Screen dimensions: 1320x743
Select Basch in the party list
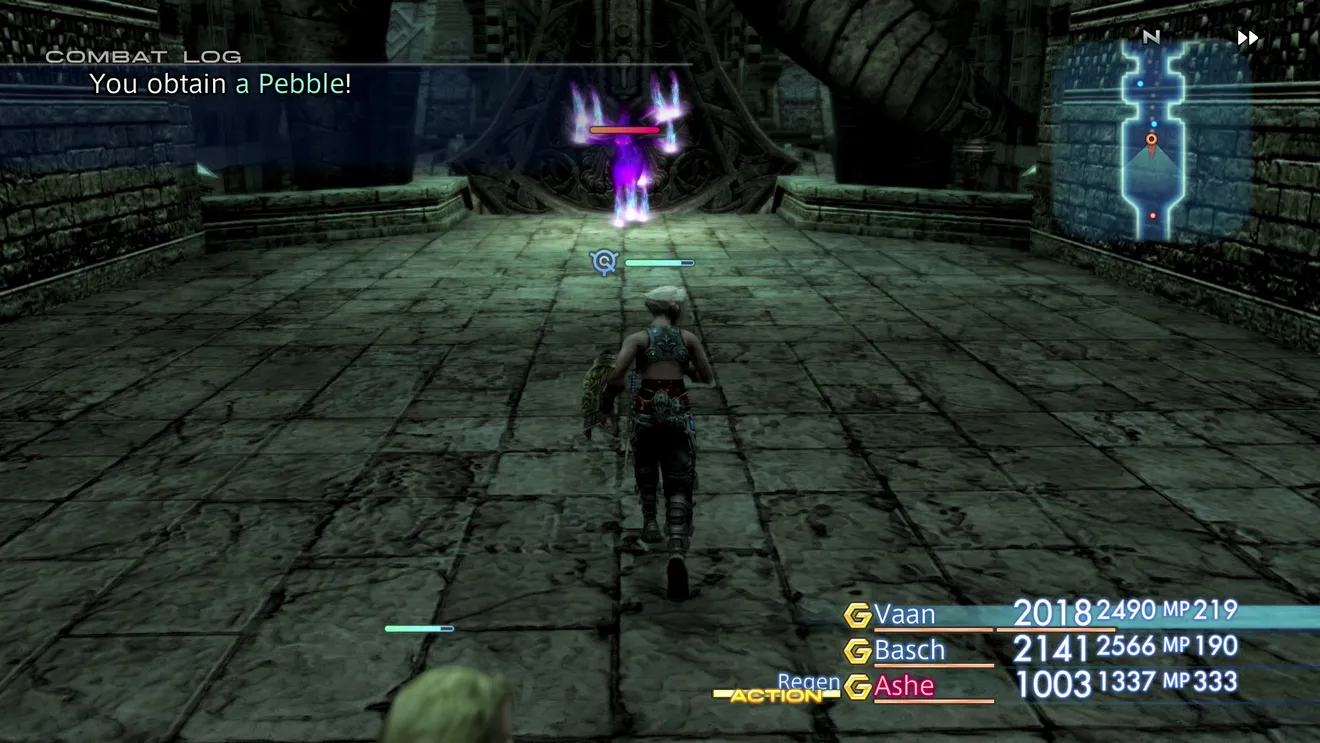pyautogui.click(x=909, y=650)
